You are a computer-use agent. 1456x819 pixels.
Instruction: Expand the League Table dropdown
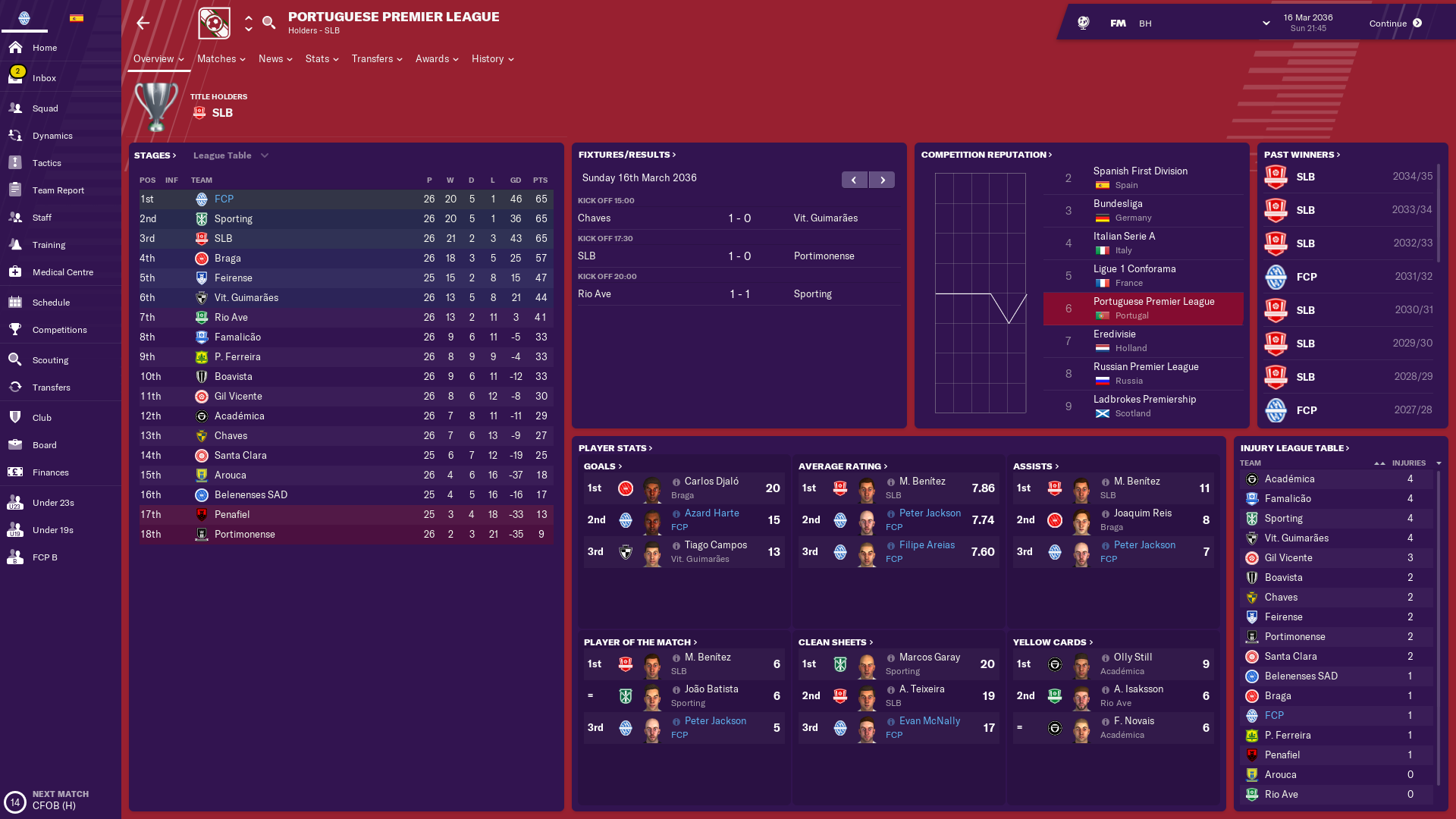231,155
